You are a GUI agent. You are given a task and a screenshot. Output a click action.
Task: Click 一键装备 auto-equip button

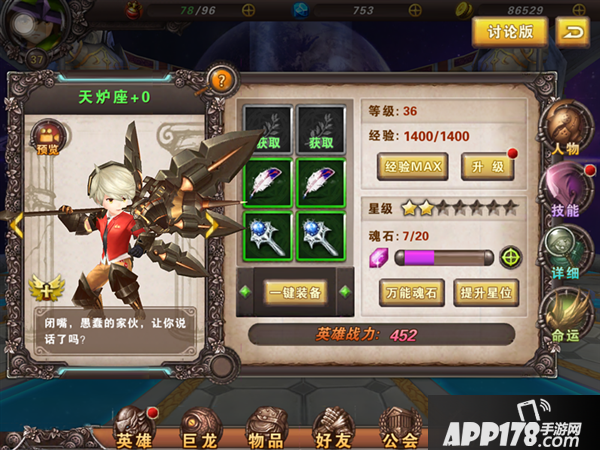pyautogui.click(x=294, y=292)
